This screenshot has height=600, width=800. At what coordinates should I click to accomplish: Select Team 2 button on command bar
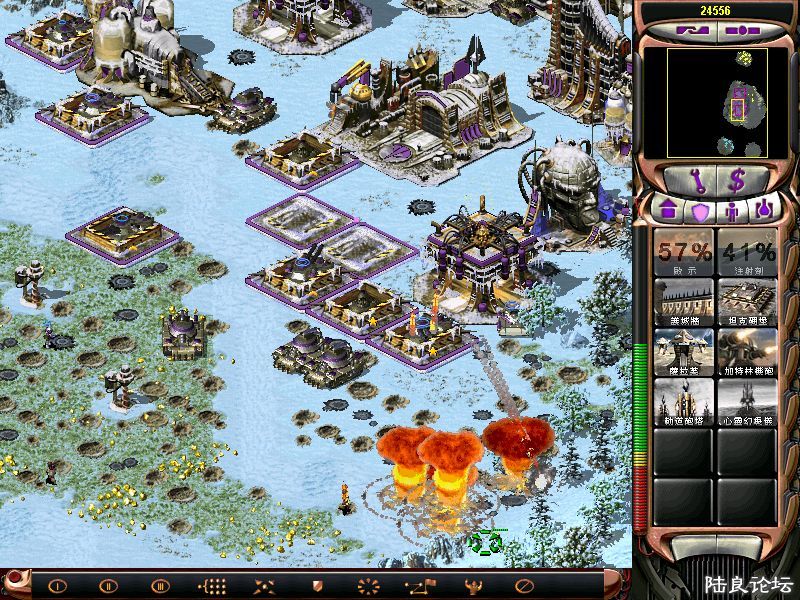[x=108, y=585]
